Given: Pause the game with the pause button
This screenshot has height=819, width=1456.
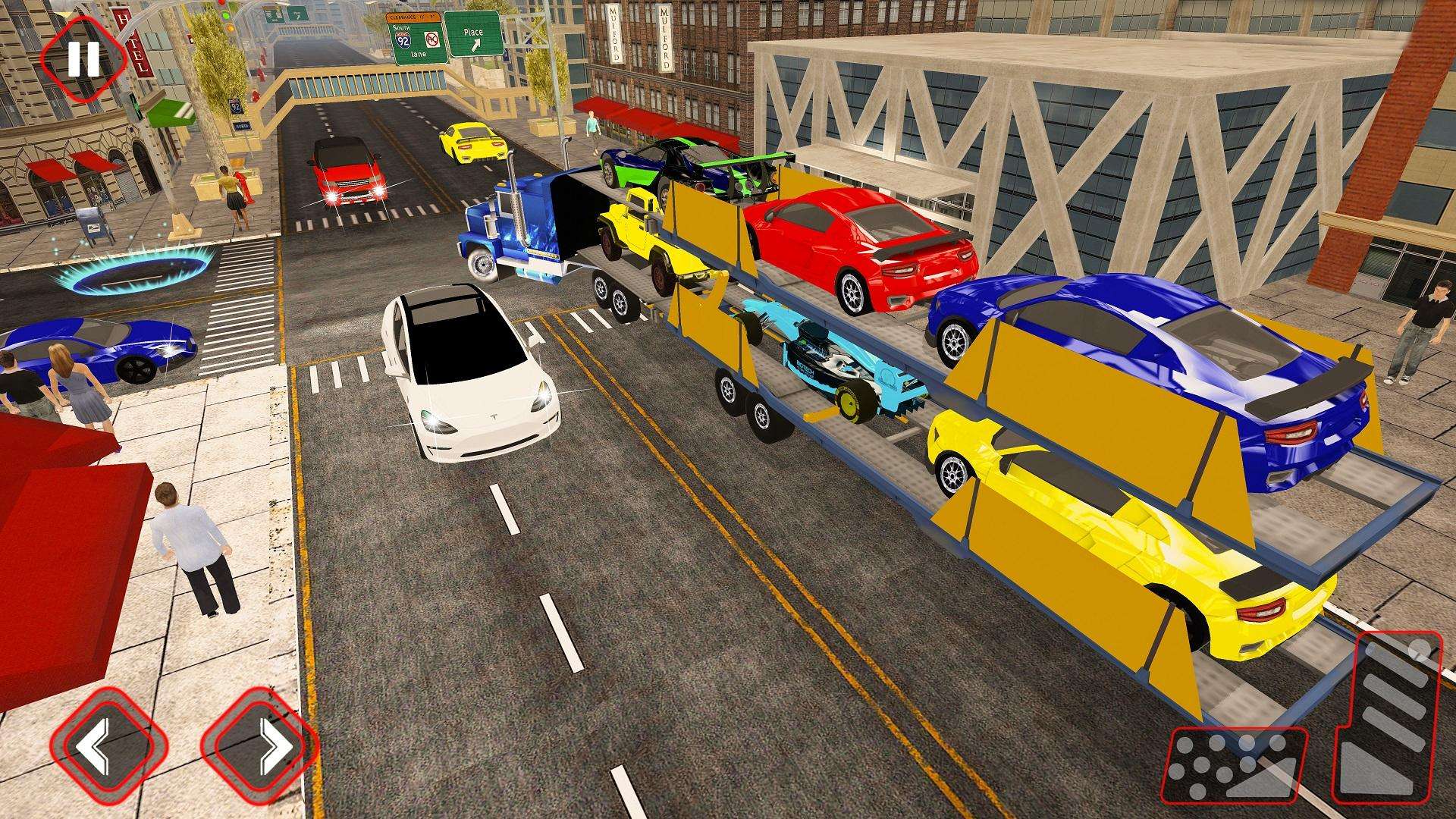Looking at the screenshot, I should pos(83,58).
